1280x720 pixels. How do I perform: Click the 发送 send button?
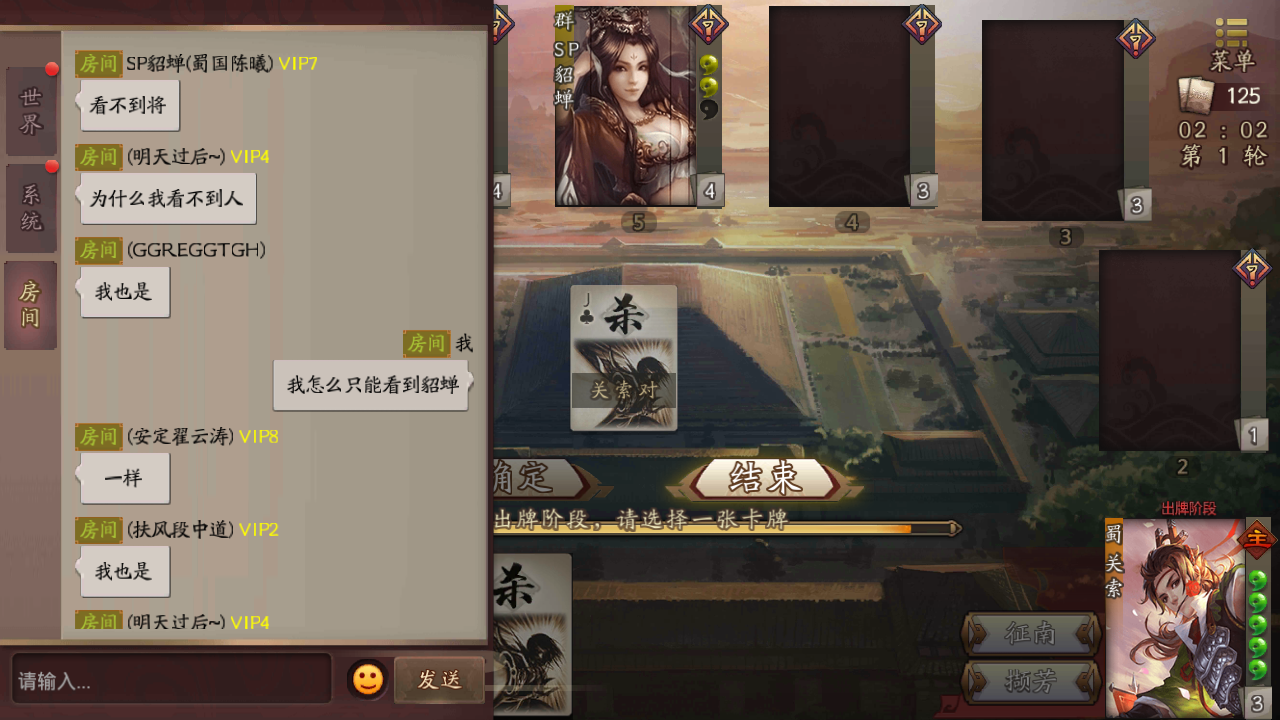click(438, 680)
